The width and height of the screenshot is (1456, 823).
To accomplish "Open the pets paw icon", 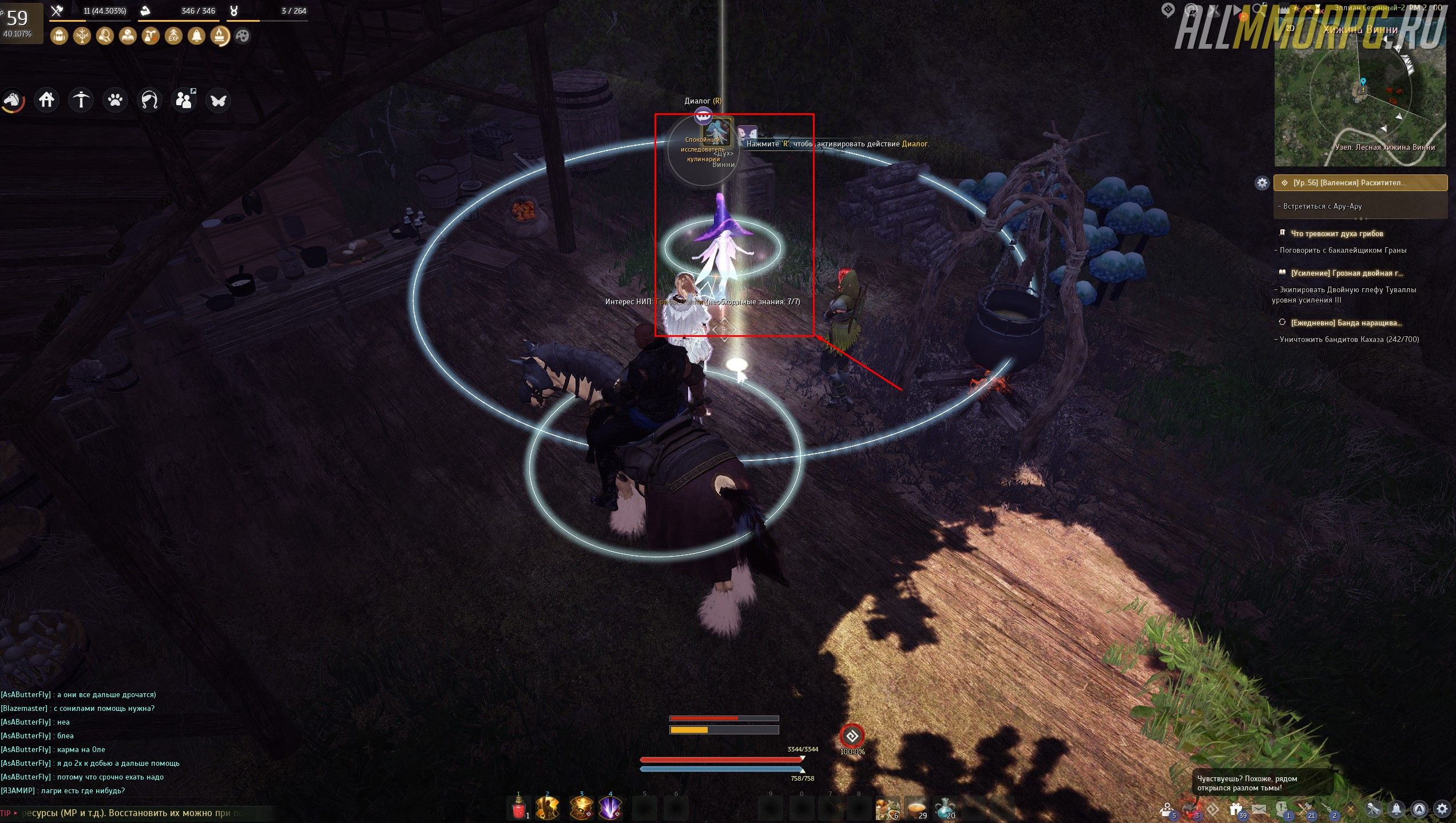I will click(115, 100).
